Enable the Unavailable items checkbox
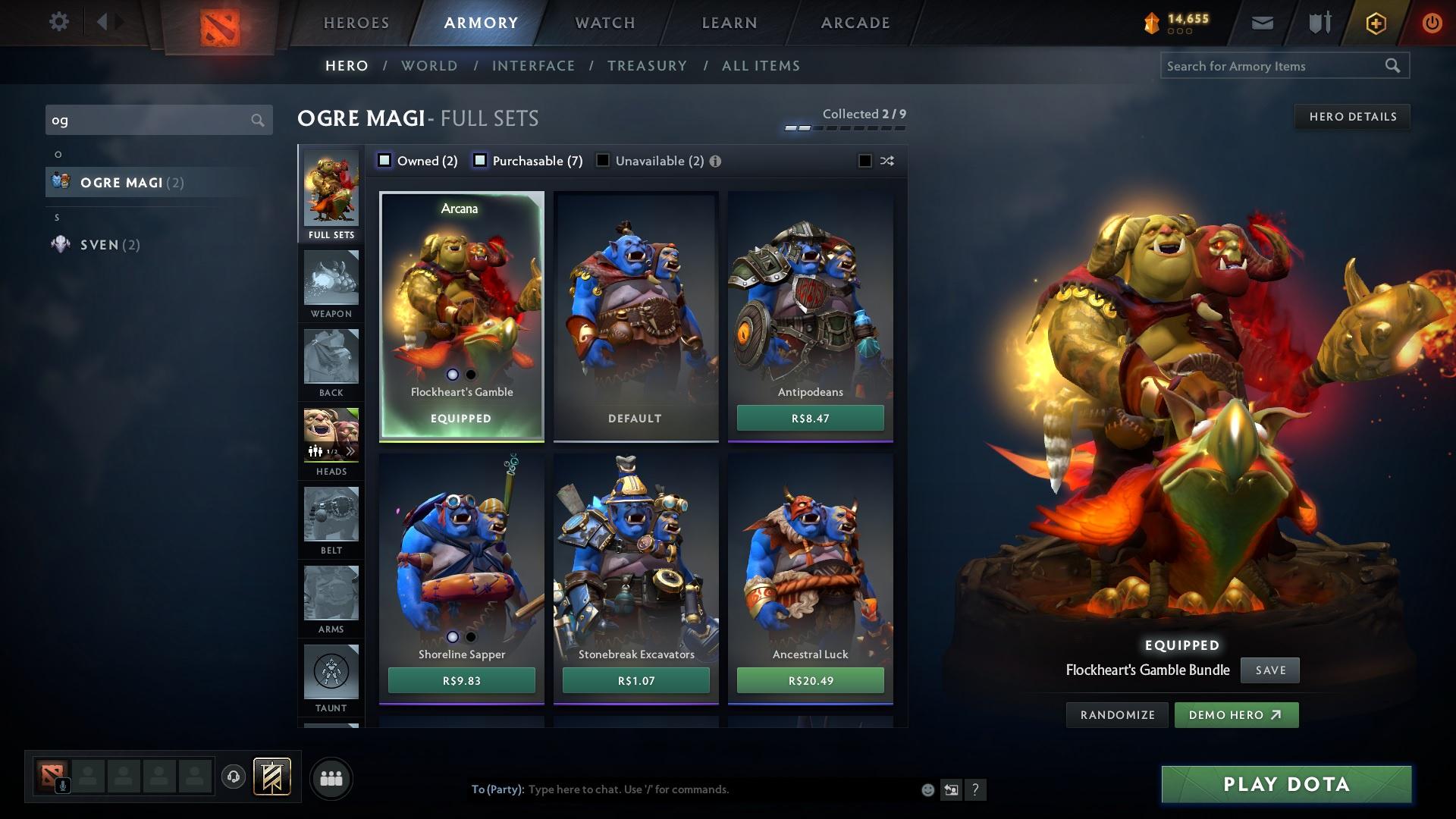This screenshot has height=819, width=1456. tap(603, 160)
